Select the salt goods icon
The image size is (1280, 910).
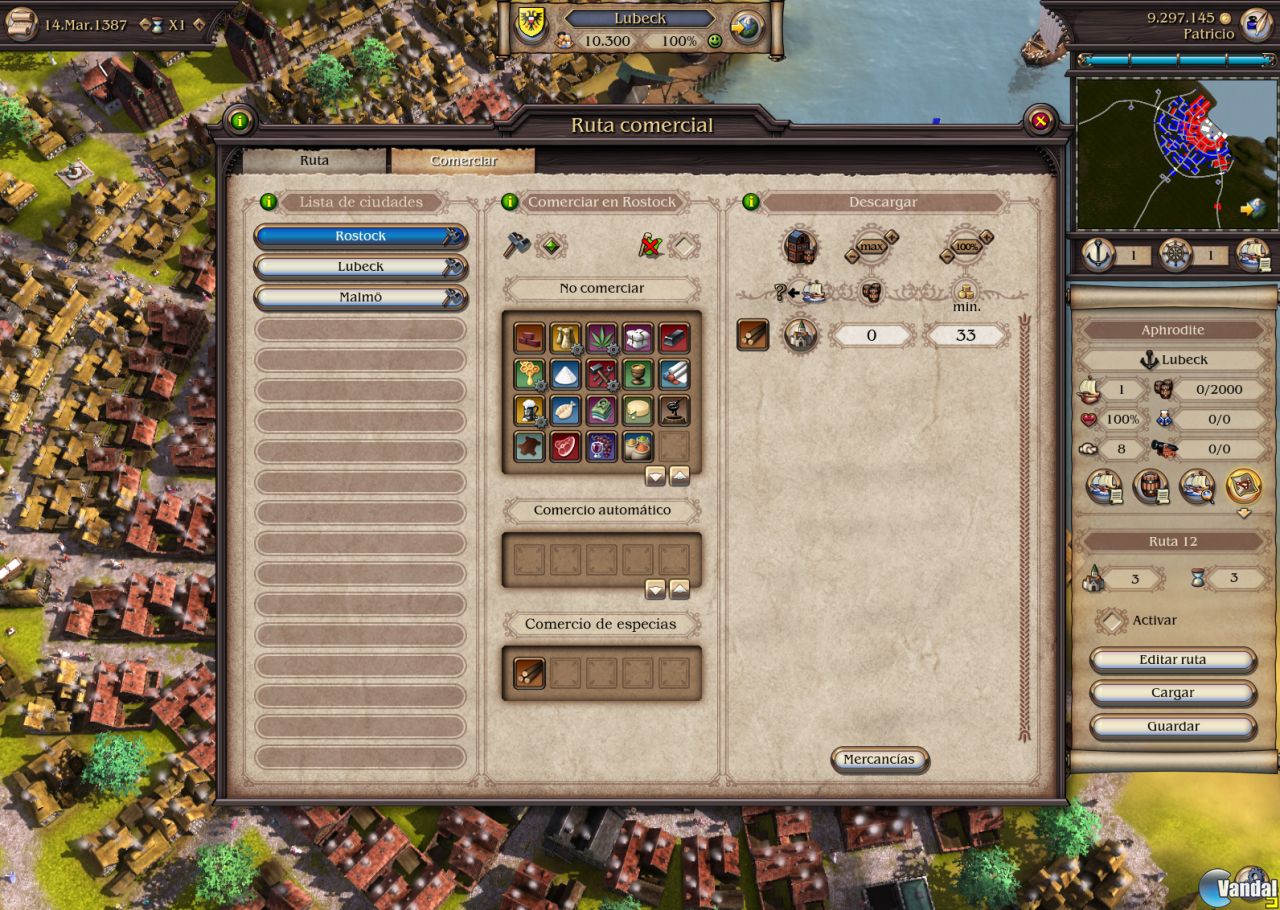click(564, 375)
